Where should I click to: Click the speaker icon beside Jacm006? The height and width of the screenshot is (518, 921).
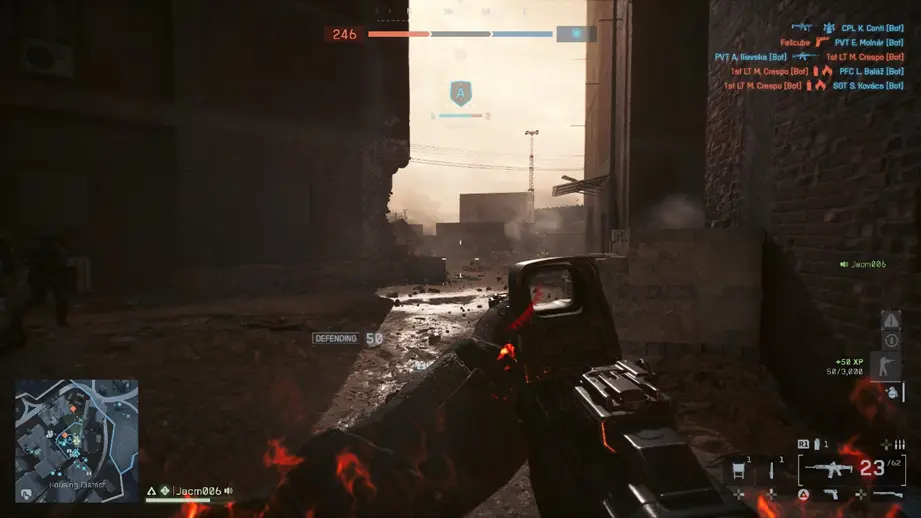pyautogui.click(x=229, y=491)
